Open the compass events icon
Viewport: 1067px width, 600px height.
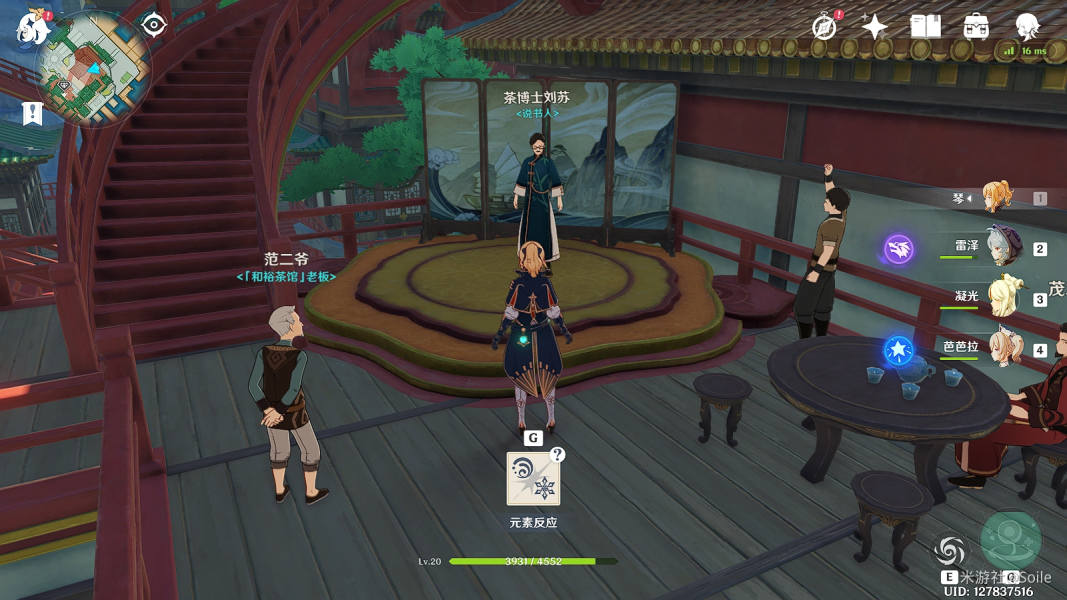(825, 27)
